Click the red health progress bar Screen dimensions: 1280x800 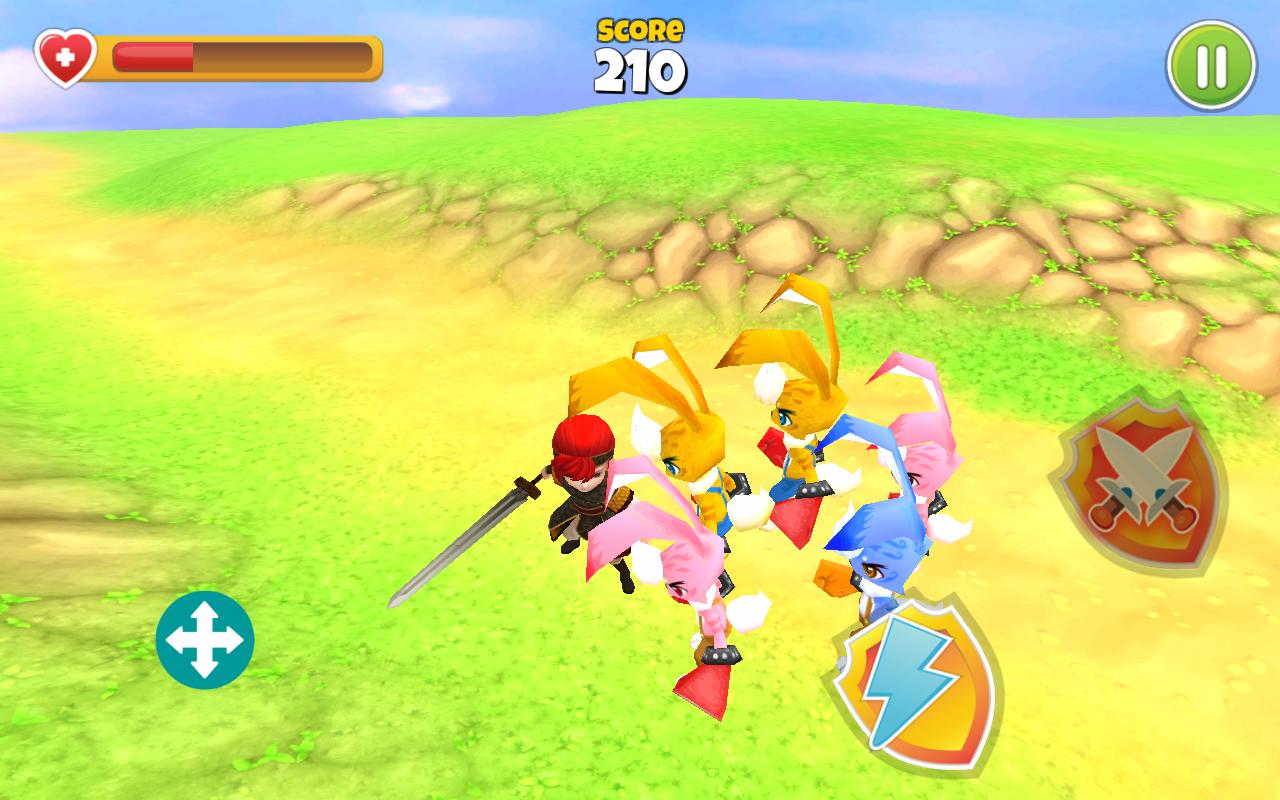coord(152,57)
